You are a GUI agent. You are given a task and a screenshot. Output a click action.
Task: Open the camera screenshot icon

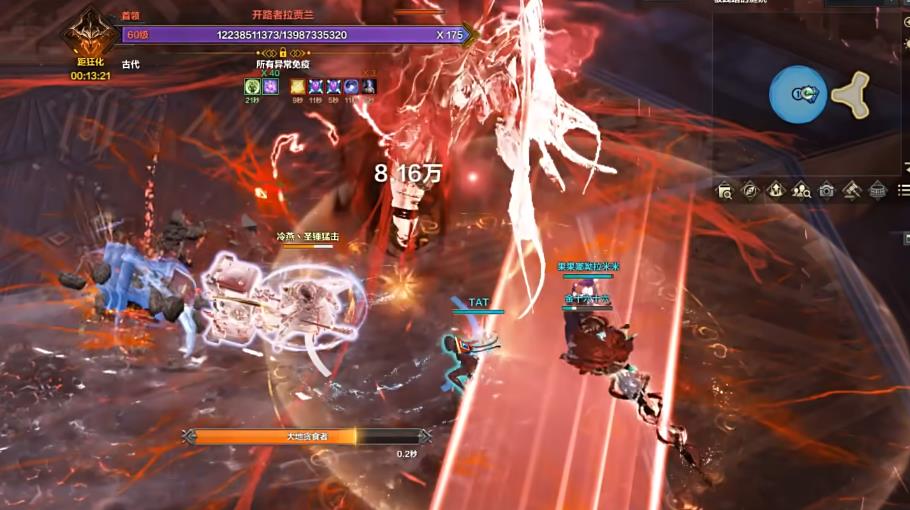[826, 190]
